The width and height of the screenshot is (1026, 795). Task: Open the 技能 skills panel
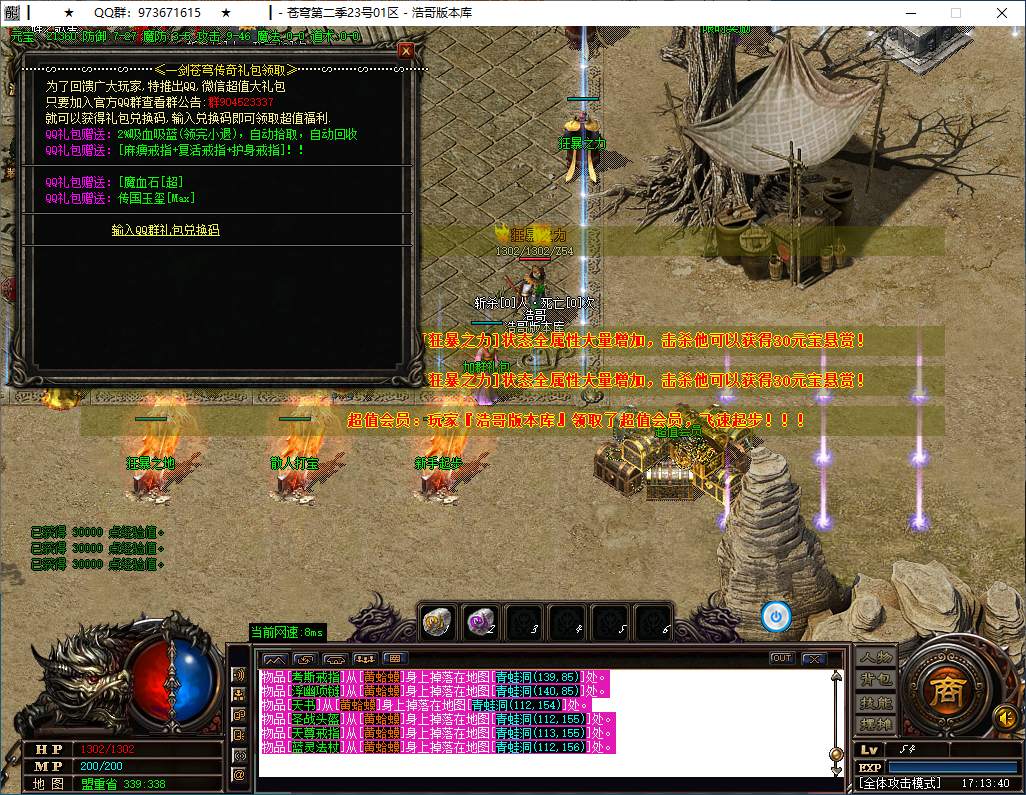[876, 702]
